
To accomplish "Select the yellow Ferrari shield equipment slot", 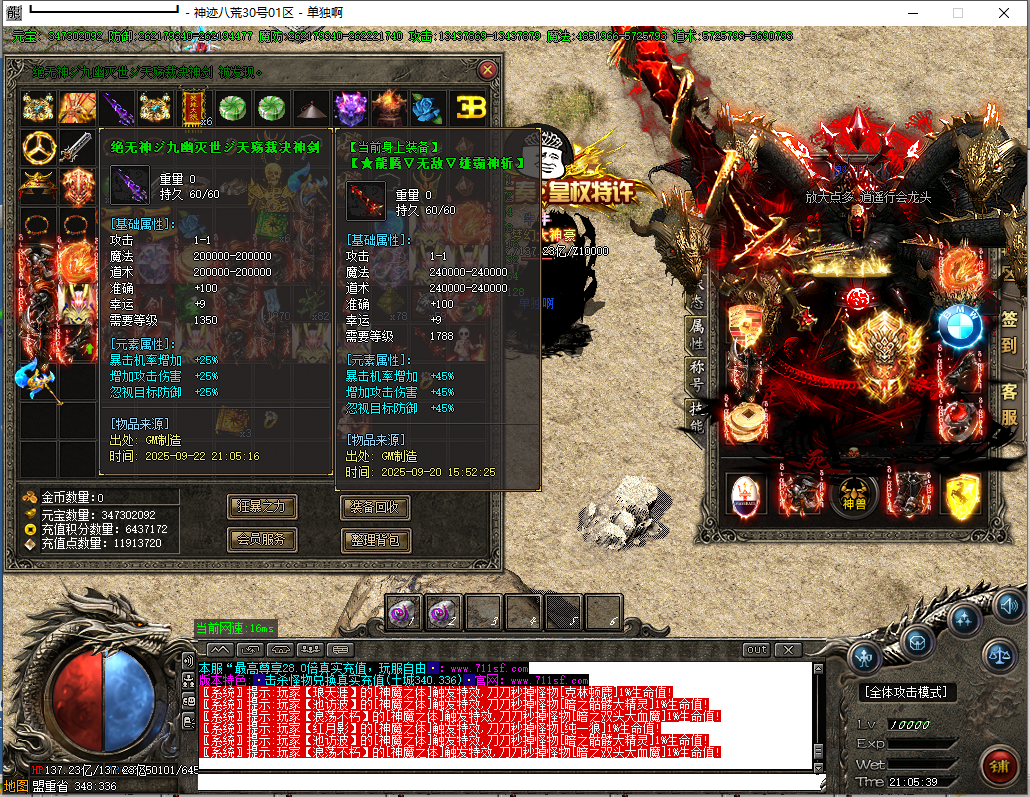I will 960,496.
